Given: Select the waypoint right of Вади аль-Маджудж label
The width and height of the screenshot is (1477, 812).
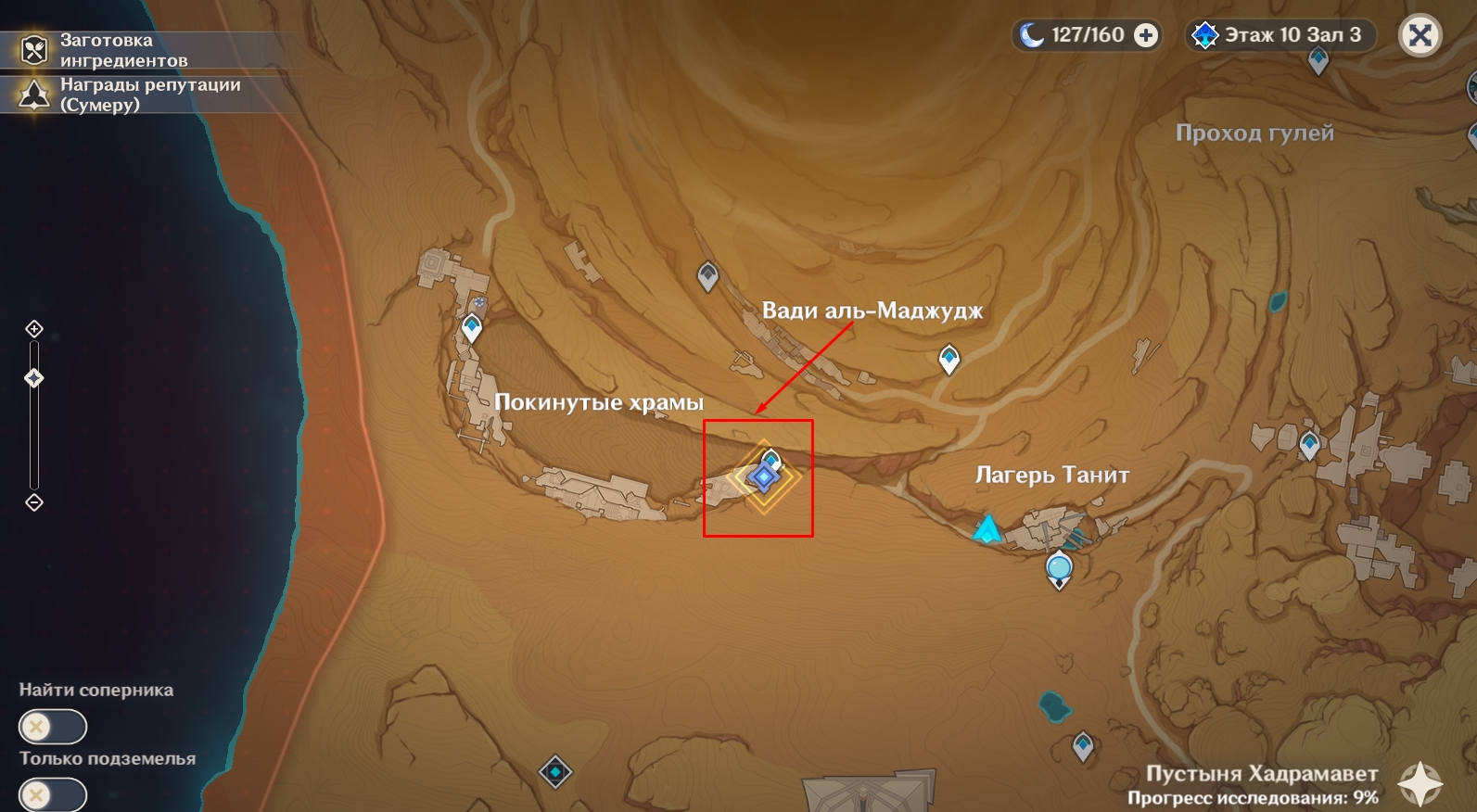Looking at the screenshot, I should click(x=949, y=358).
